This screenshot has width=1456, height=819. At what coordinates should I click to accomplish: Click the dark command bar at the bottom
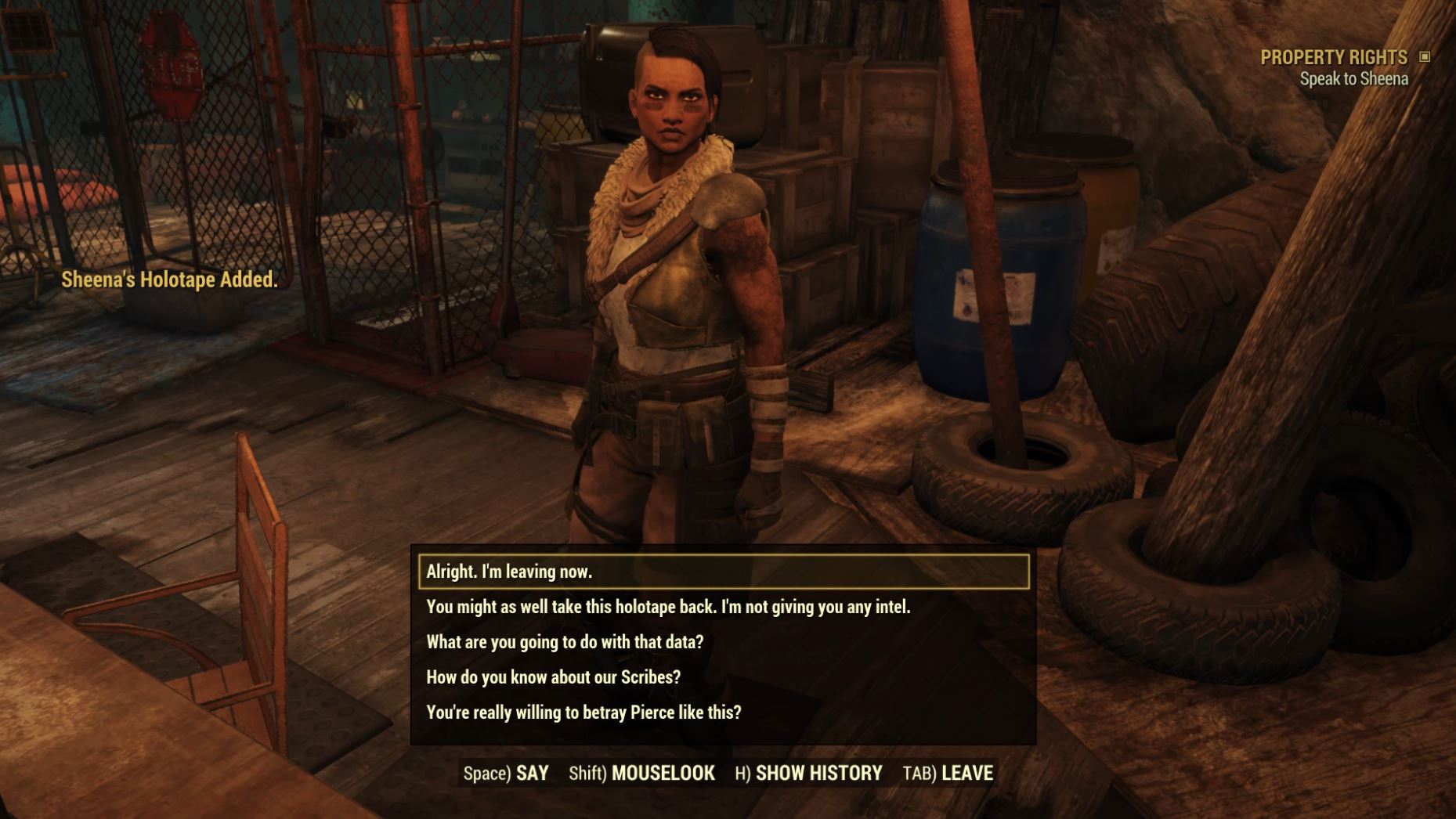coord(728,772)
